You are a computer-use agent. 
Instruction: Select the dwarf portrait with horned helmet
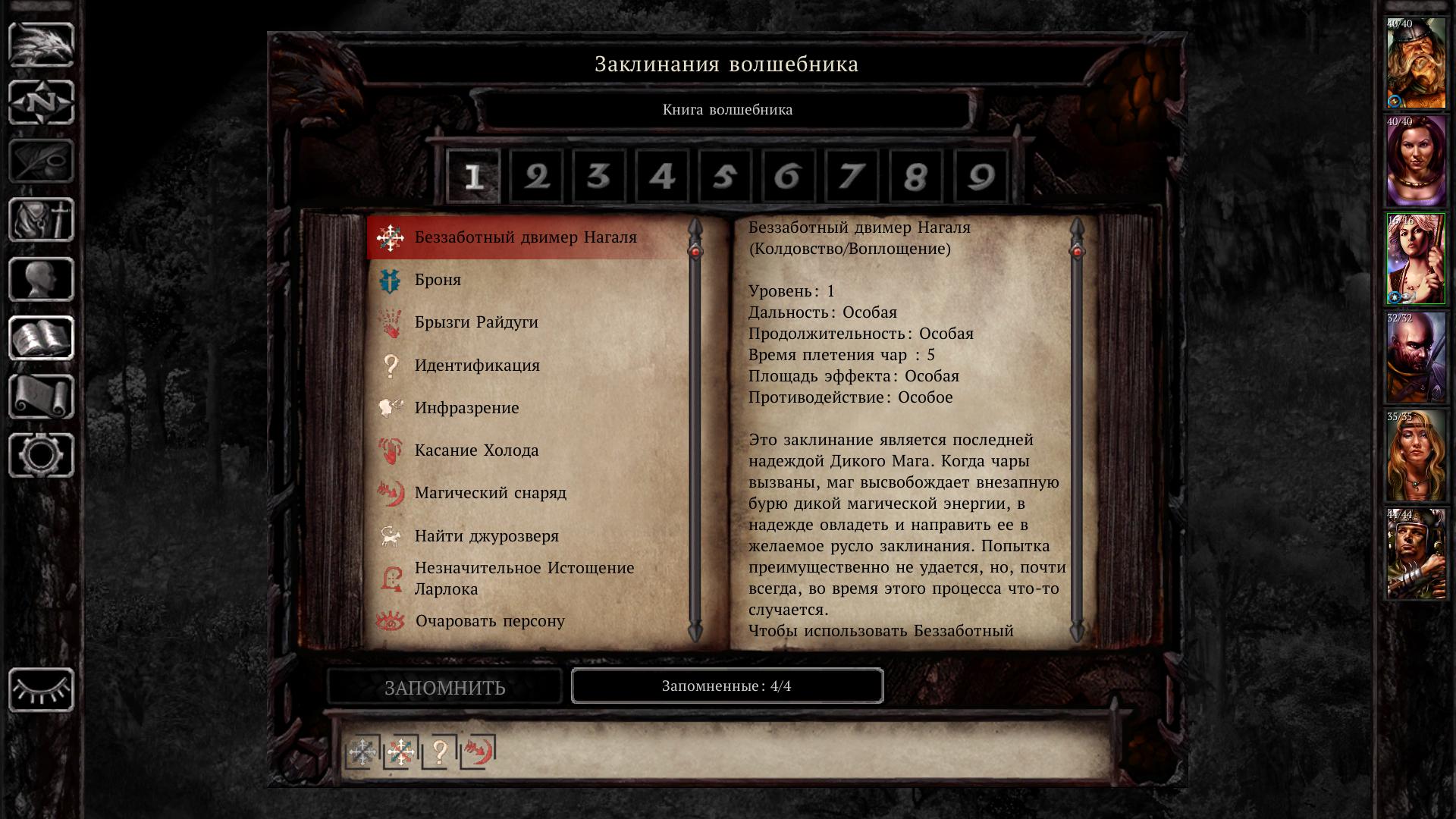1416,64
